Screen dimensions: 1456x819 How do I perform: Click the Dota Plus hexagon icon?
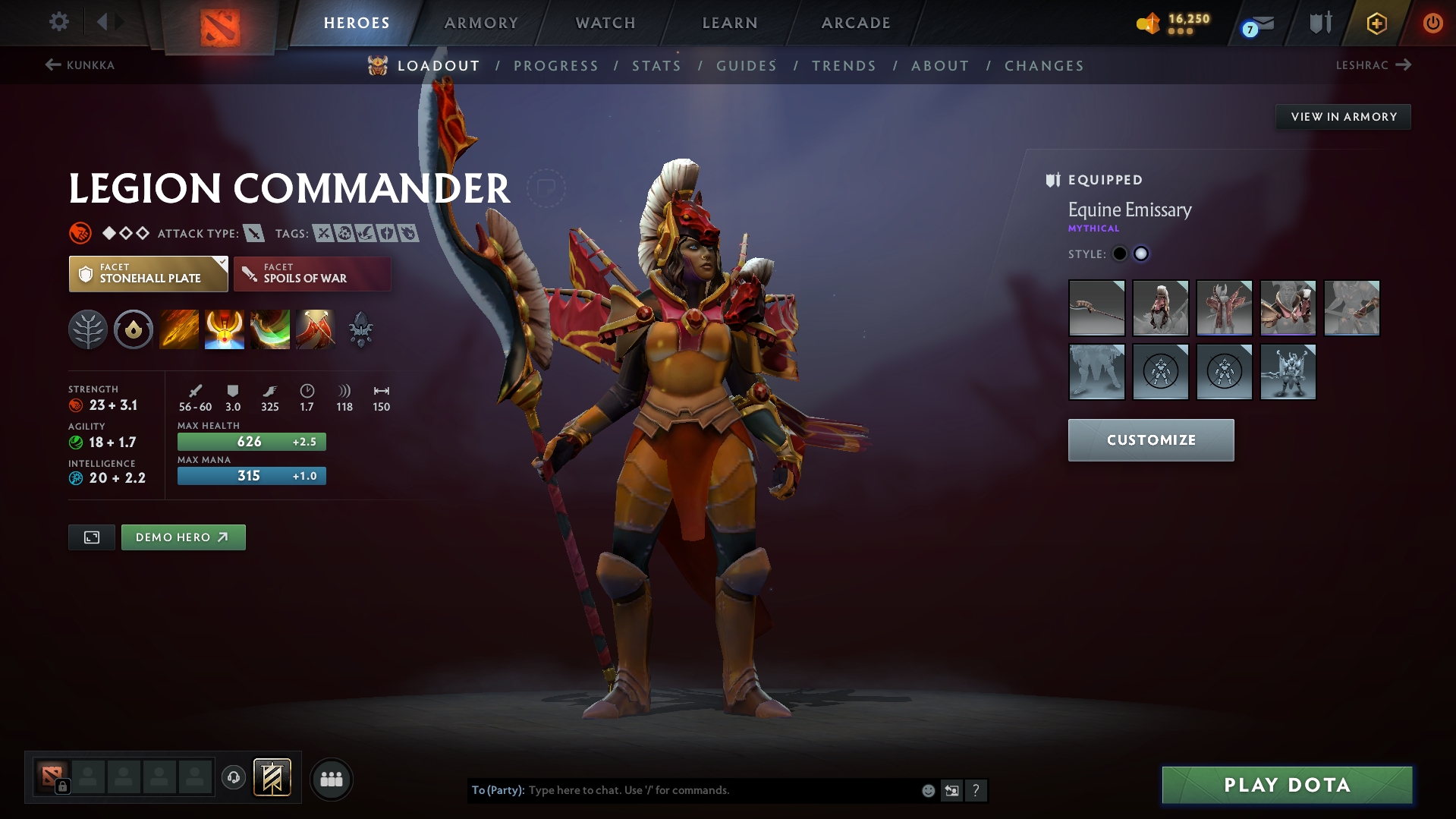(x=1376, y=23)
